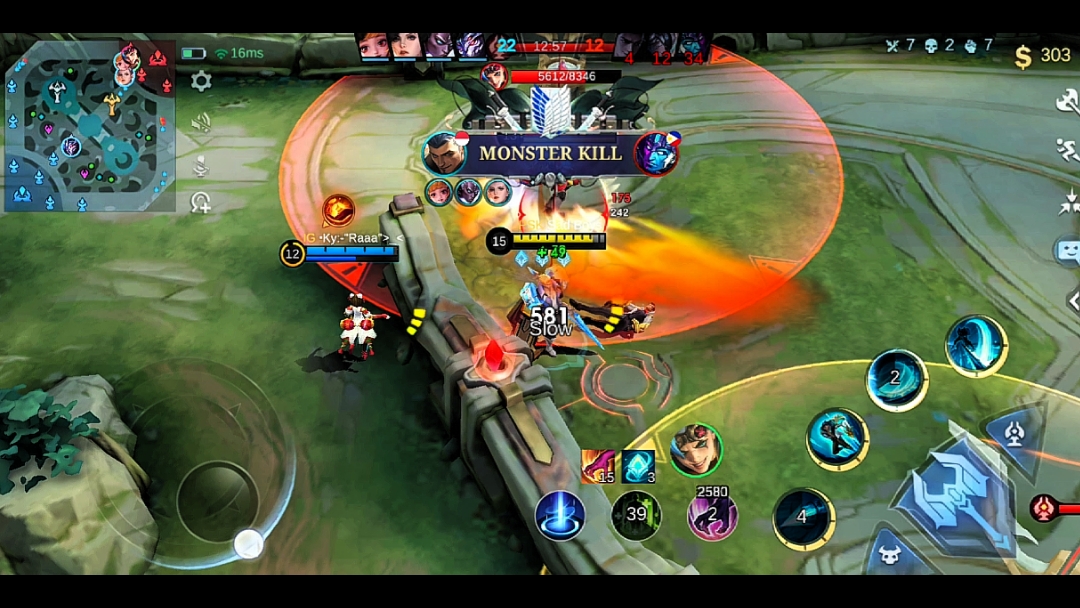Cast the purple claw battle spell
Screen dimensions: 1080x608
pyautogui.click(x=712, y=516)
